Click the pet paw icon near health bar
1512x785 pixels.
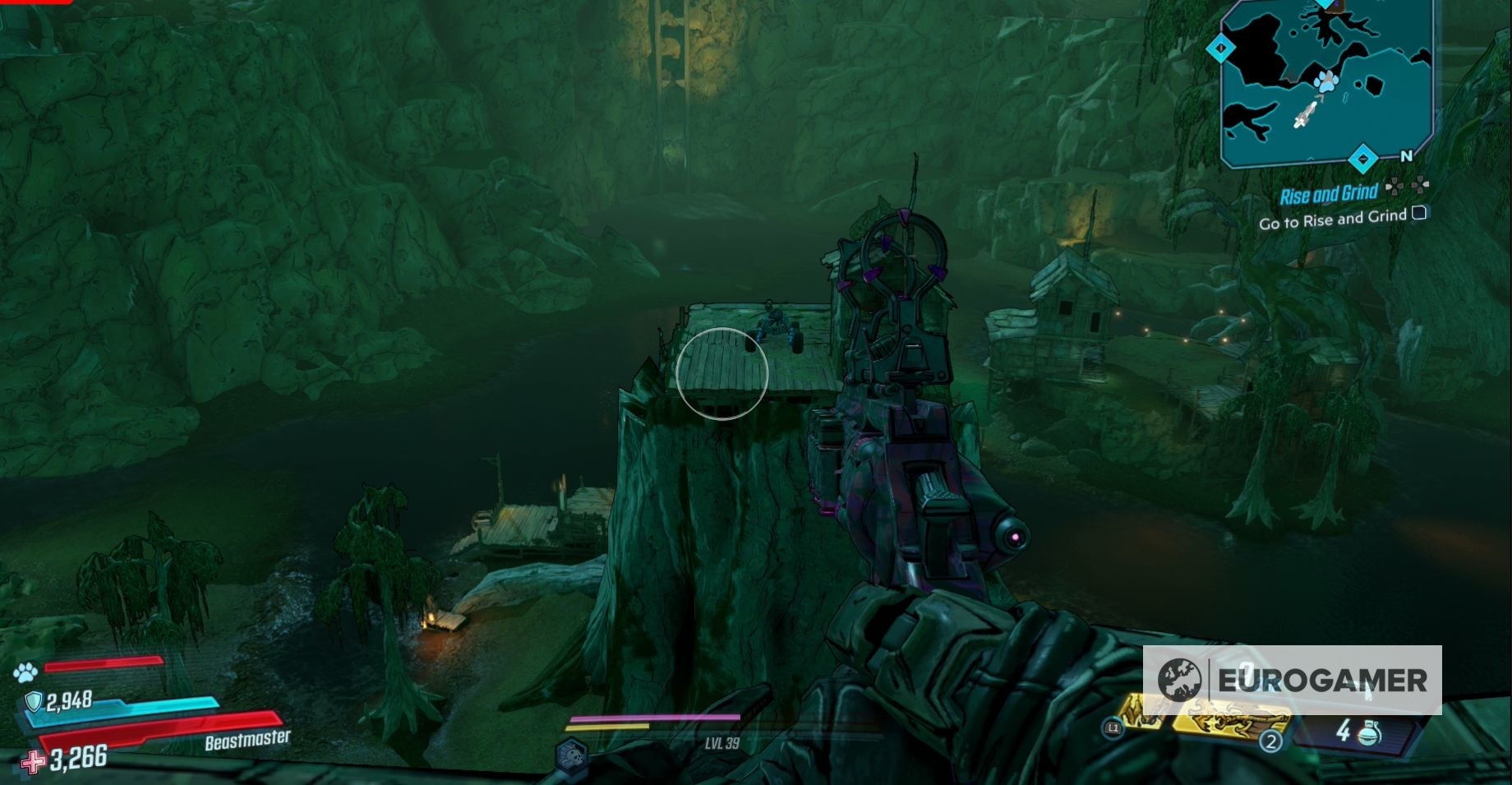(x=25, y=671)
